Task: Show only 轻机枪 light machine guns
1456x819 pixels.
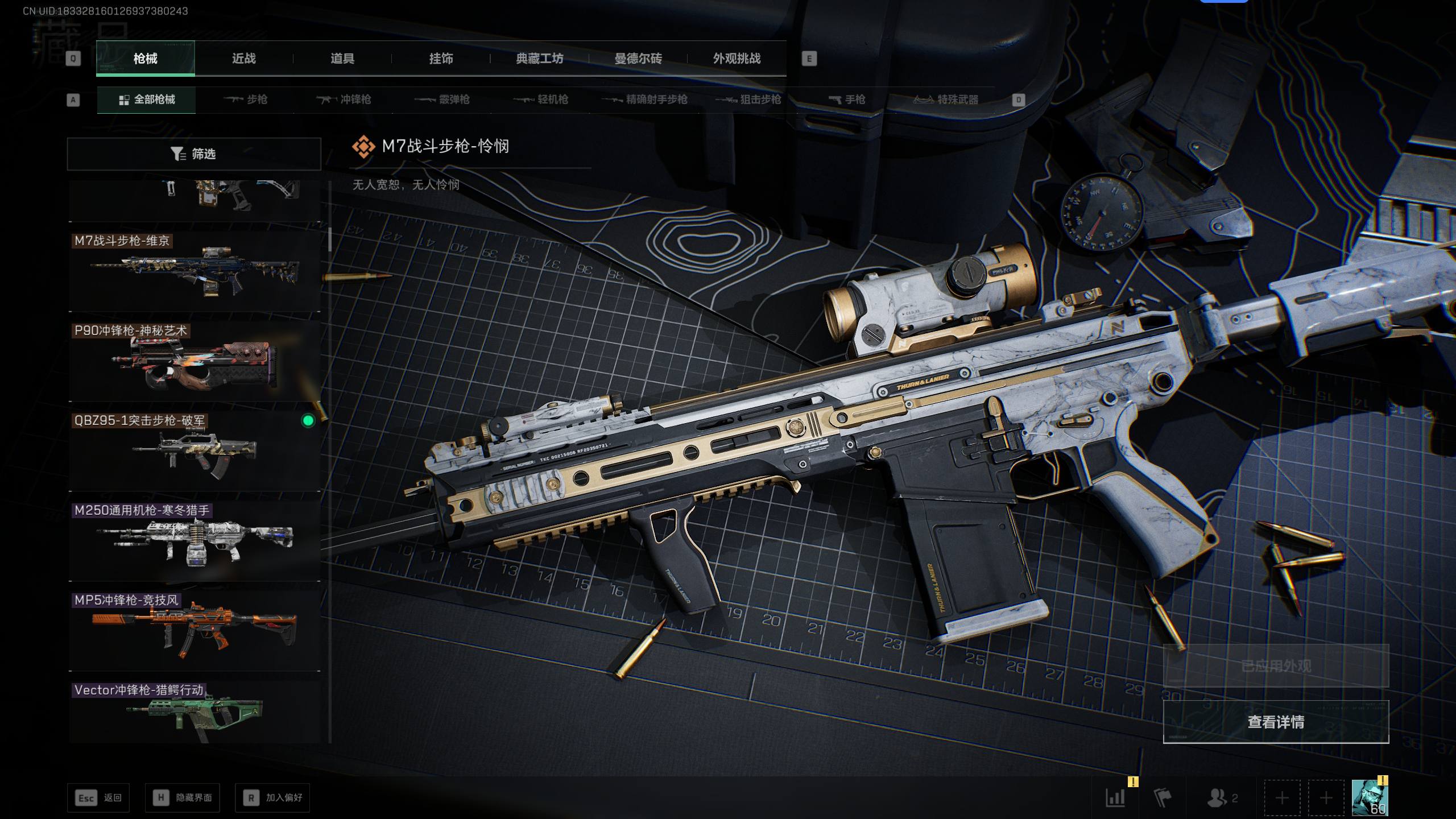Action: (x=541, y=100)
